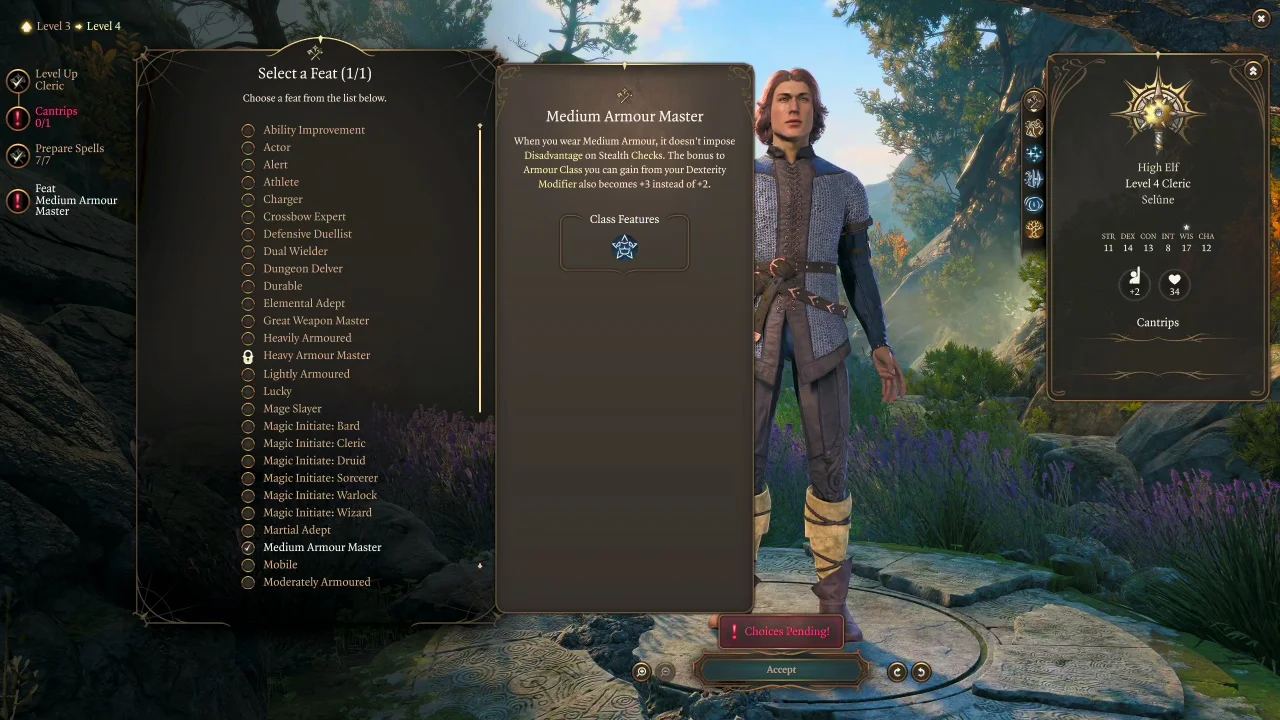Screen dimensions: 1280x720
Task: Open the character sheet with the crossed-weapons icon
Action: point(1033,100)
